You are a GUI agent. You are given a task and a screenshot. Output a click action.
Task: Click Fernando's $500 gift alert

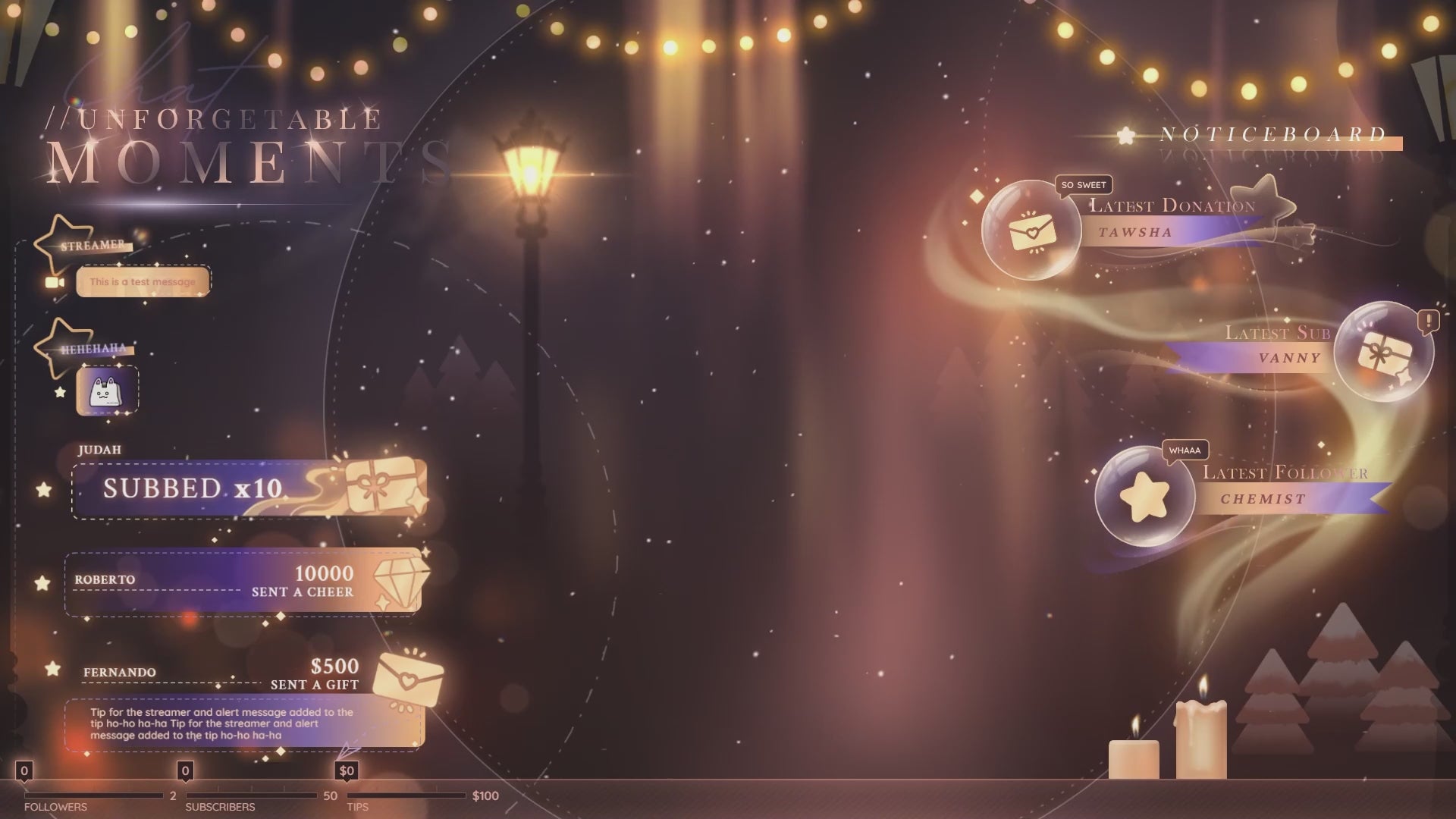pos(258,673)
